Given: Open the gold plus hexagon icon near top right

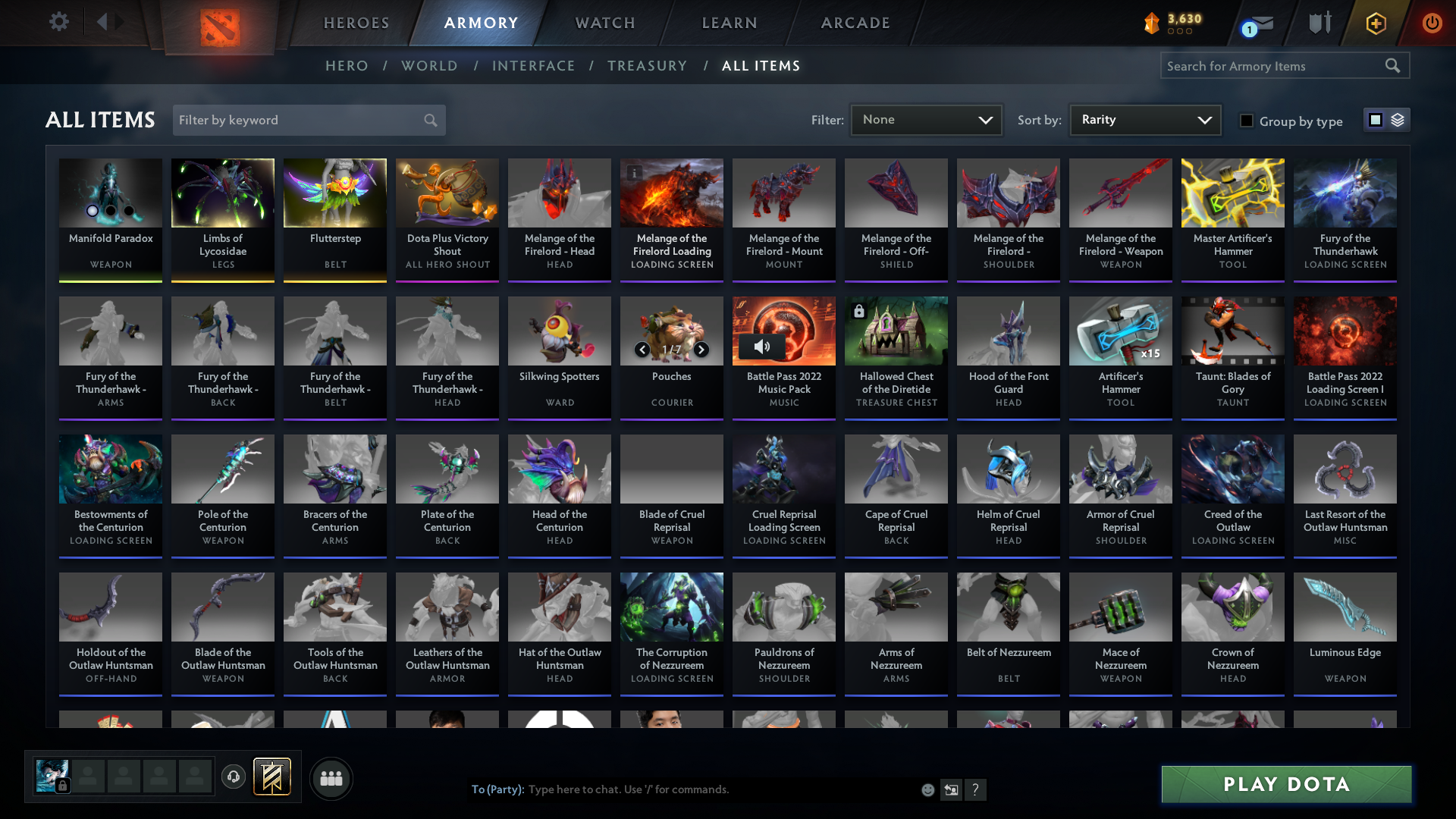Looking at the screenshot, I should (x=1375, y=23).
